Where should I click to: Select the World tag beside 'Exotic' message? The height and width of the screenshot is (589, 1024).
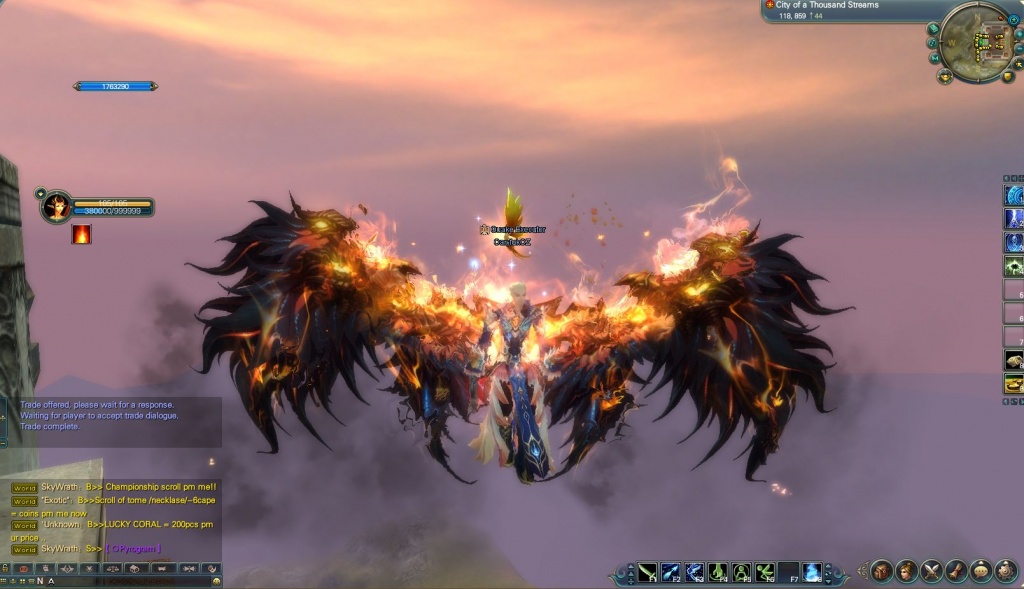pos(24,501)
